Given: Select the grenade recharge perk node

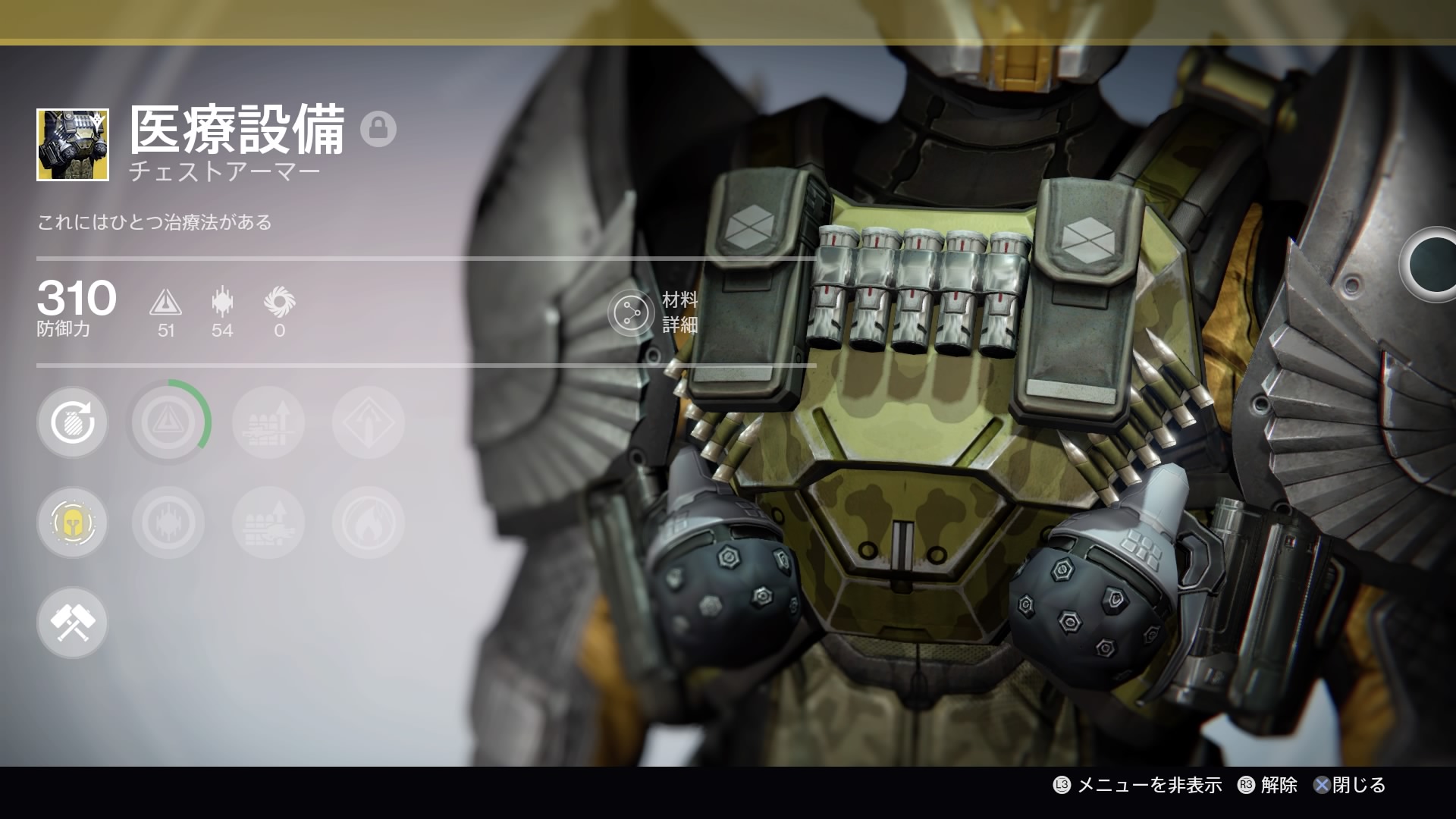Looking at the screenshot, I should (x=73, y=422).
